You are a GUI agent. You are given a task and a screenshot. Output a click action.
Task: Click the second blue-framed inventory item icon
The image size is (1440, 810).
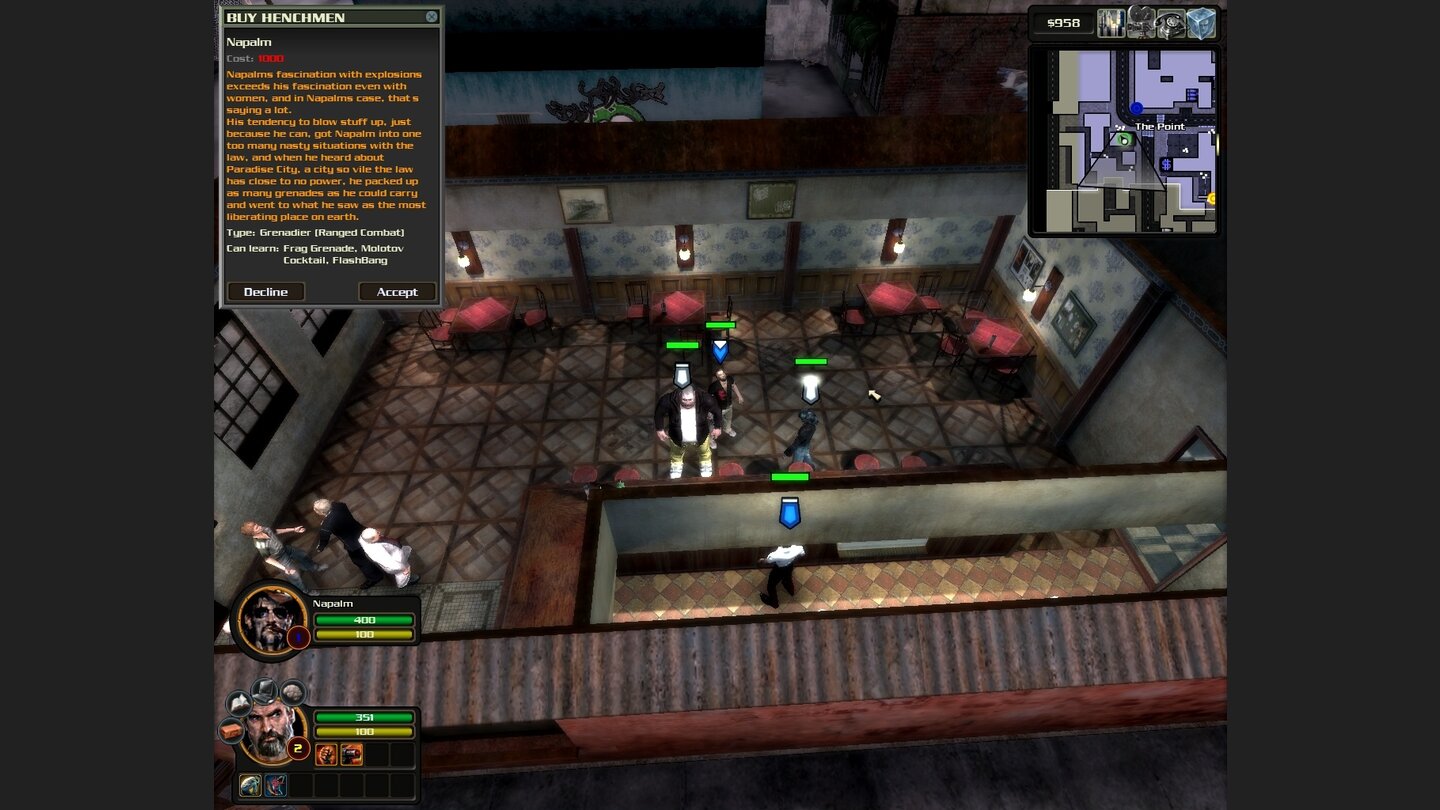coord(275,785)
